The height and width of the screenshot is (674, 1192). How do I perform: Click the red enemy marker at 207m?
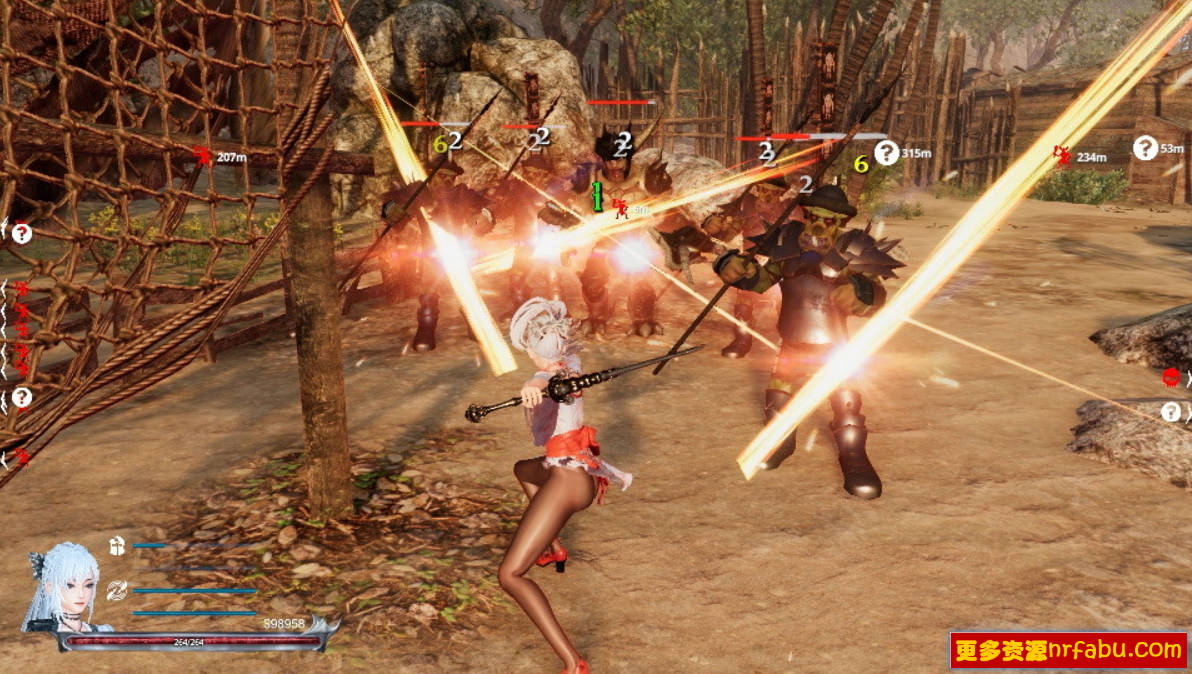click(x=203, y=156)
